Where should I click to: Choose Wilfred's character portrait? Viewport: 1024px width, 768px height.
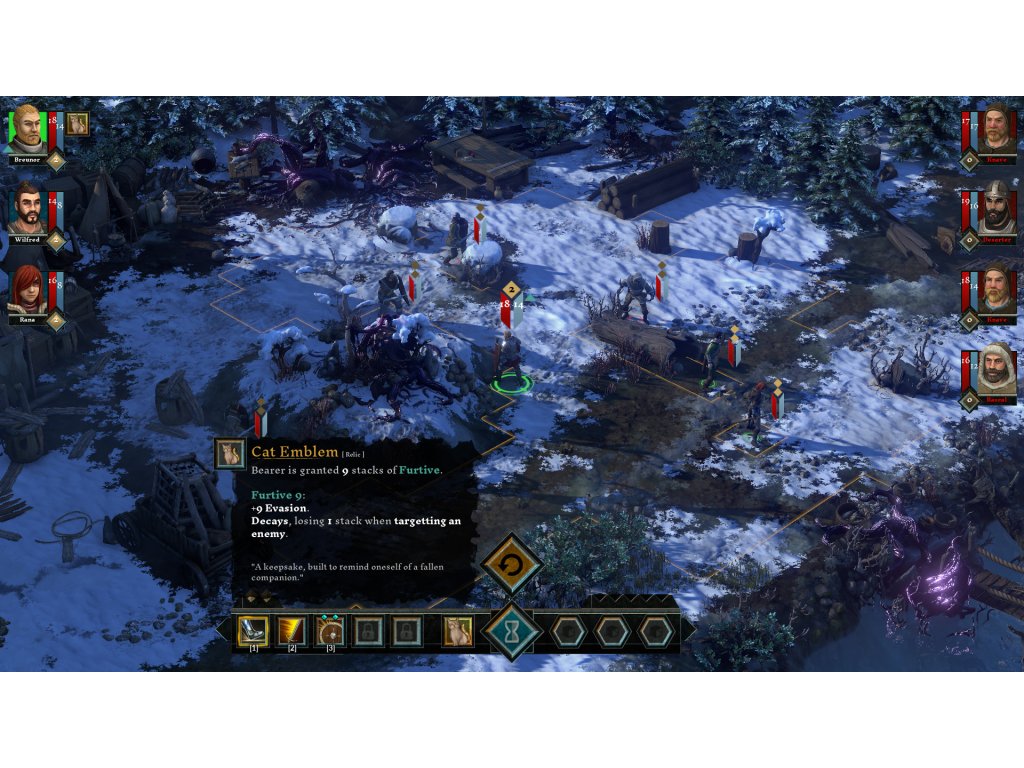click(27, 208)
